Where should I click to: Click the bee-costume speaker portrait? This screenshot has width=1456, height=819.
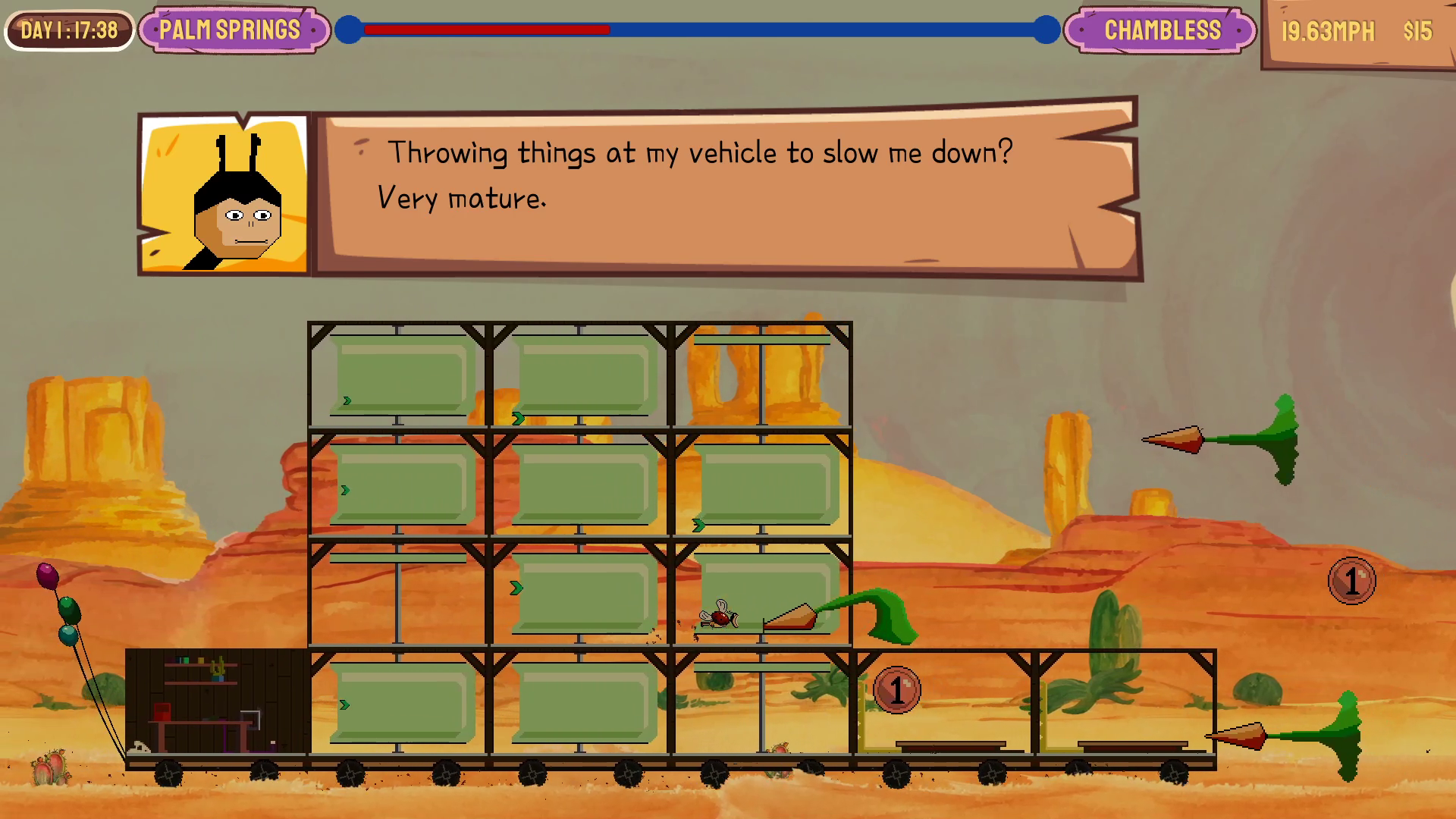click(224, 195)
